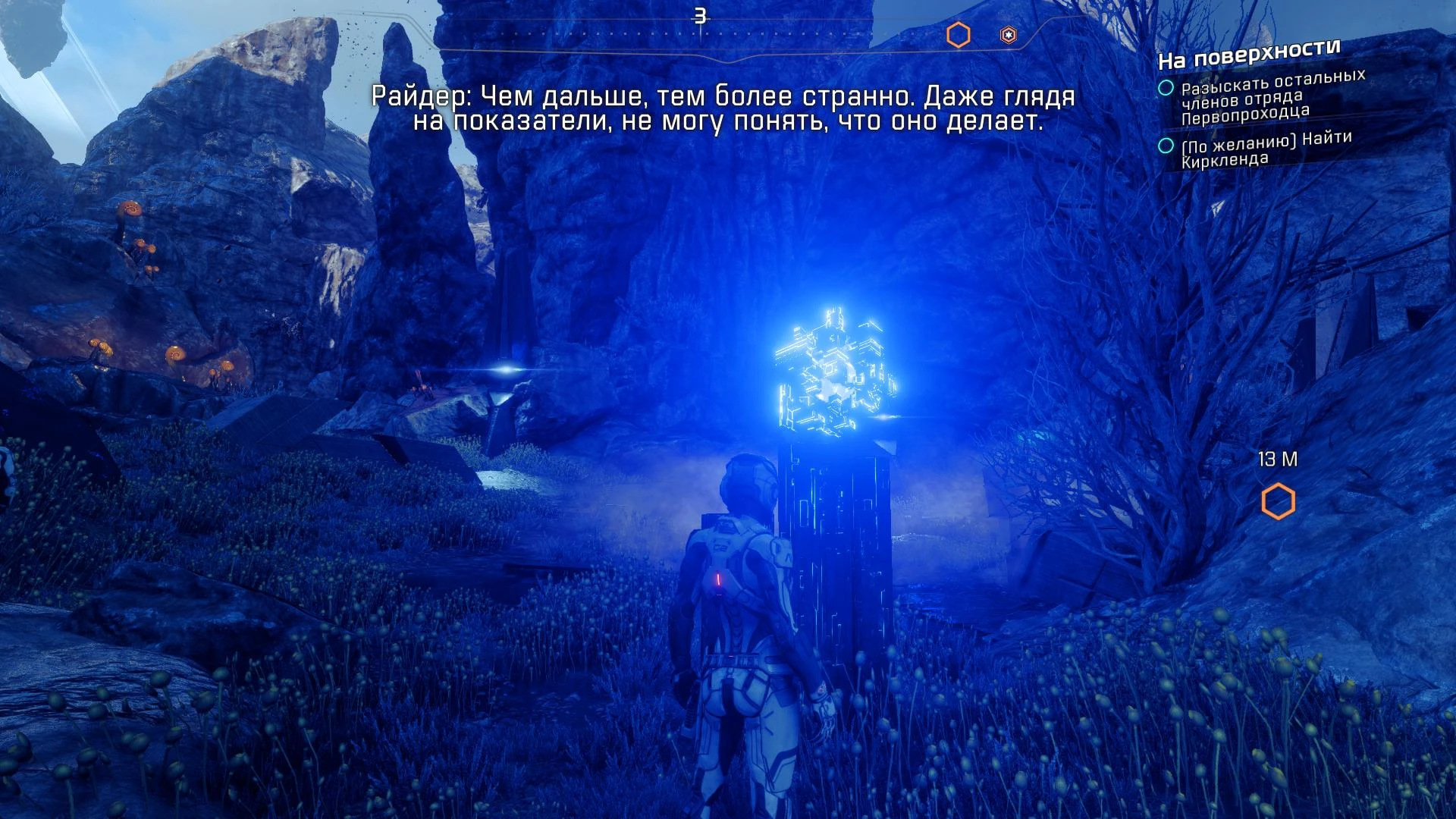Click the distant glowing beacon on the rocks

[x=505, y=369]
